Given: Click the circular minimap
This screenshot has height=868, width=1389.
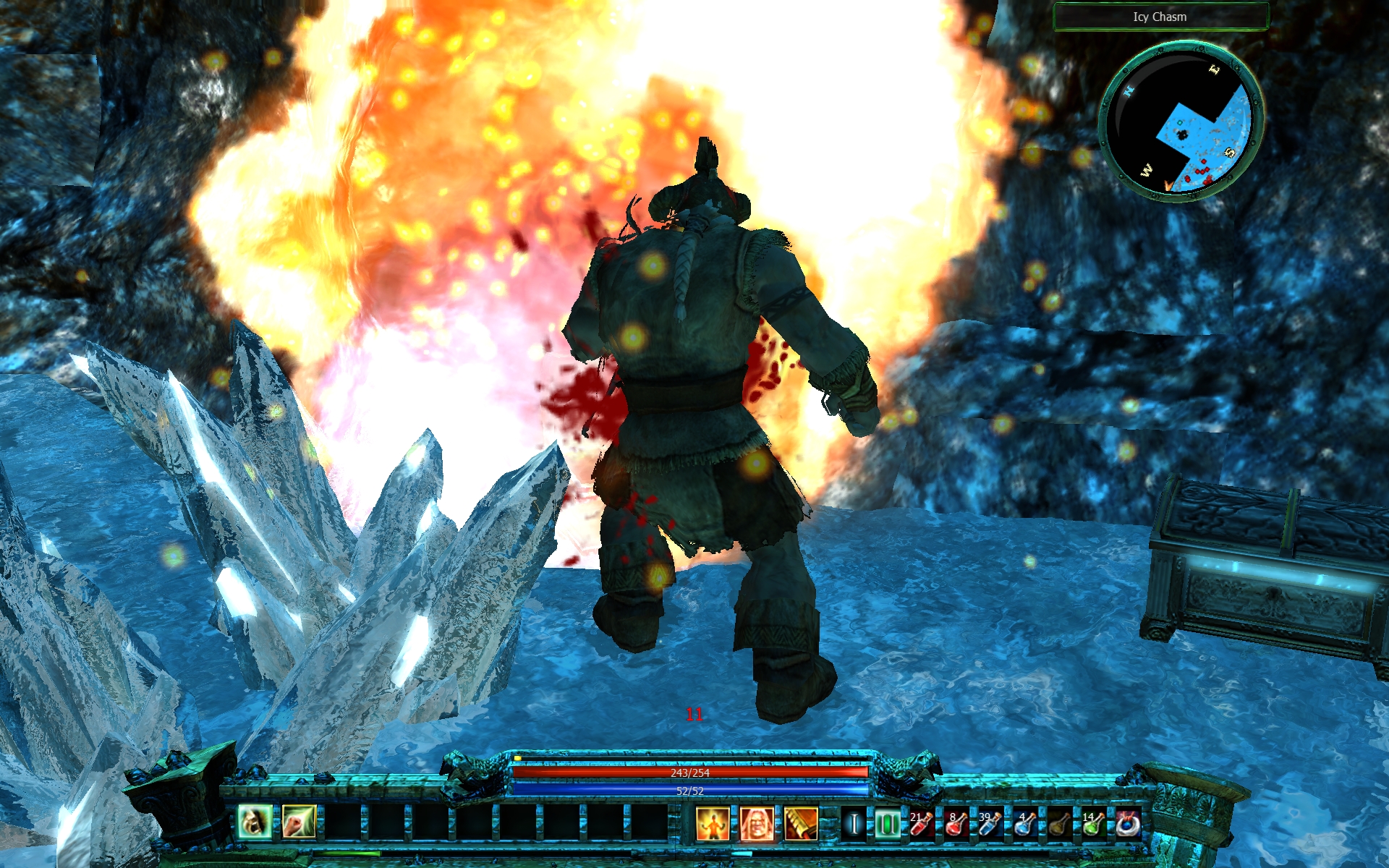Looking at the screenshot, I should (x=1181, y=122).
